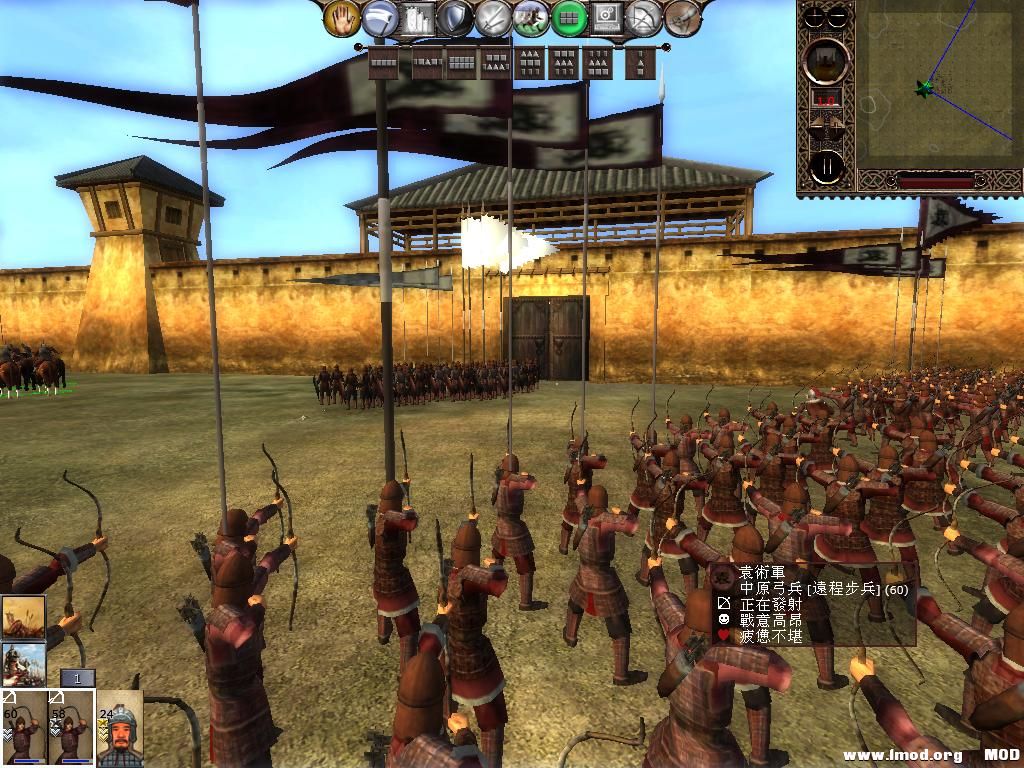This screenshot has width=1024, height=768.
Task: Select the general unit card showing 24
Action: pos(119,727)
